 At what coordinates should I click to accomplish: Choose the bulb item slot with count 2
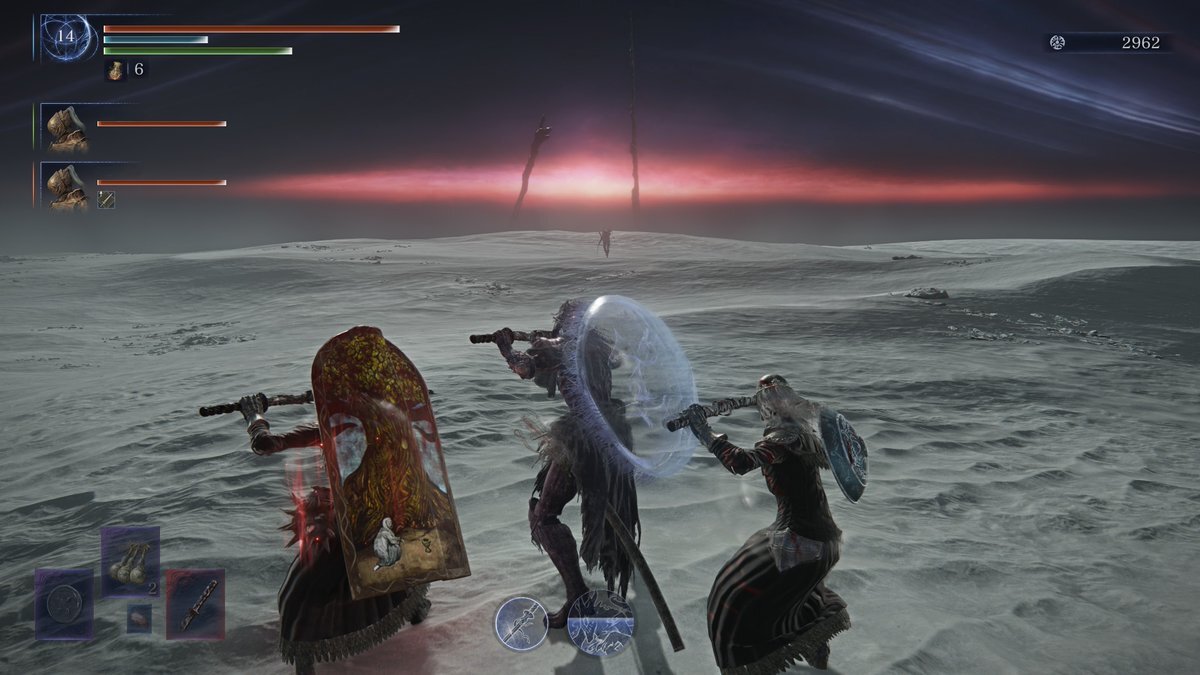click(x=130, y=561)
